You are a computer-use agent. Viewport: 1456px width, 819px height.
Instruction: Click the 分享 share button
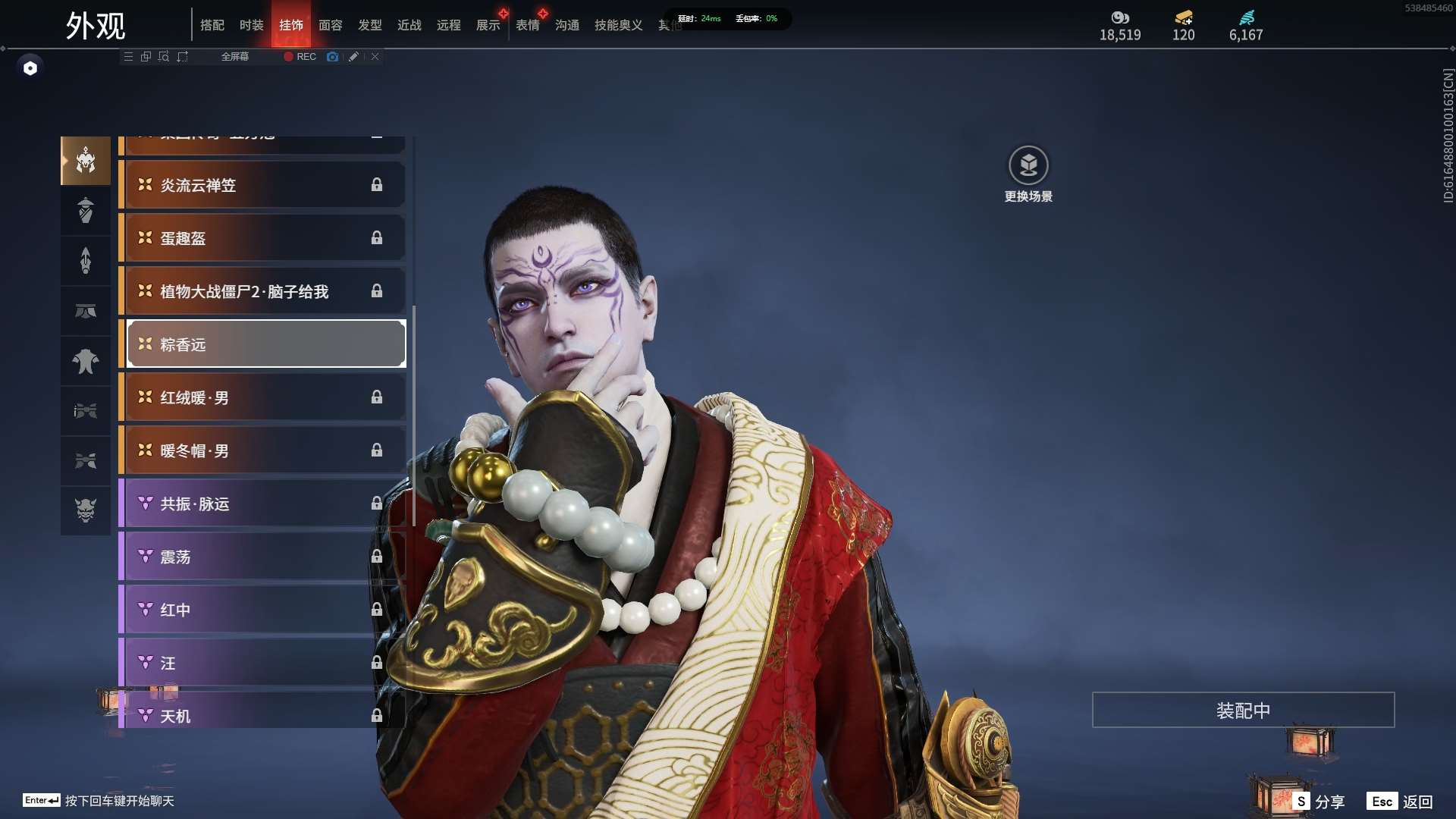(x=1320, y=802)
